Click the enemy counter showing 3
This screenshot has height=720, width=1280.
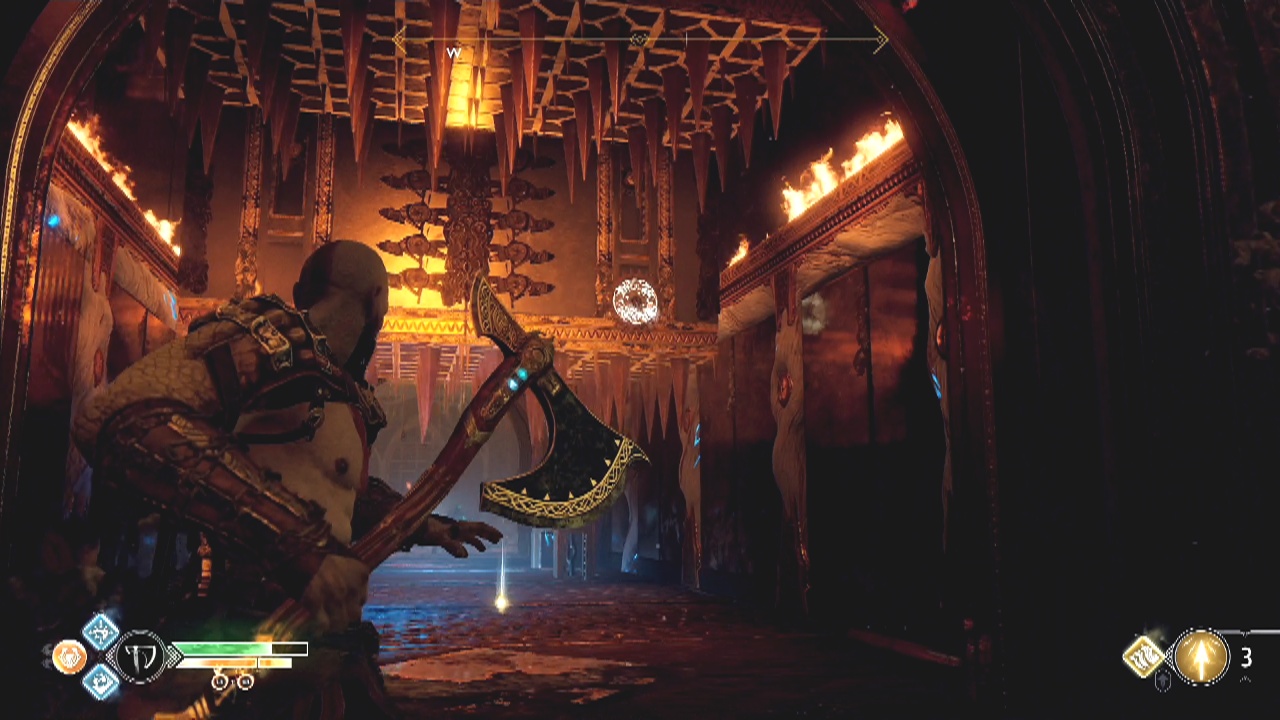[1246, 656]
